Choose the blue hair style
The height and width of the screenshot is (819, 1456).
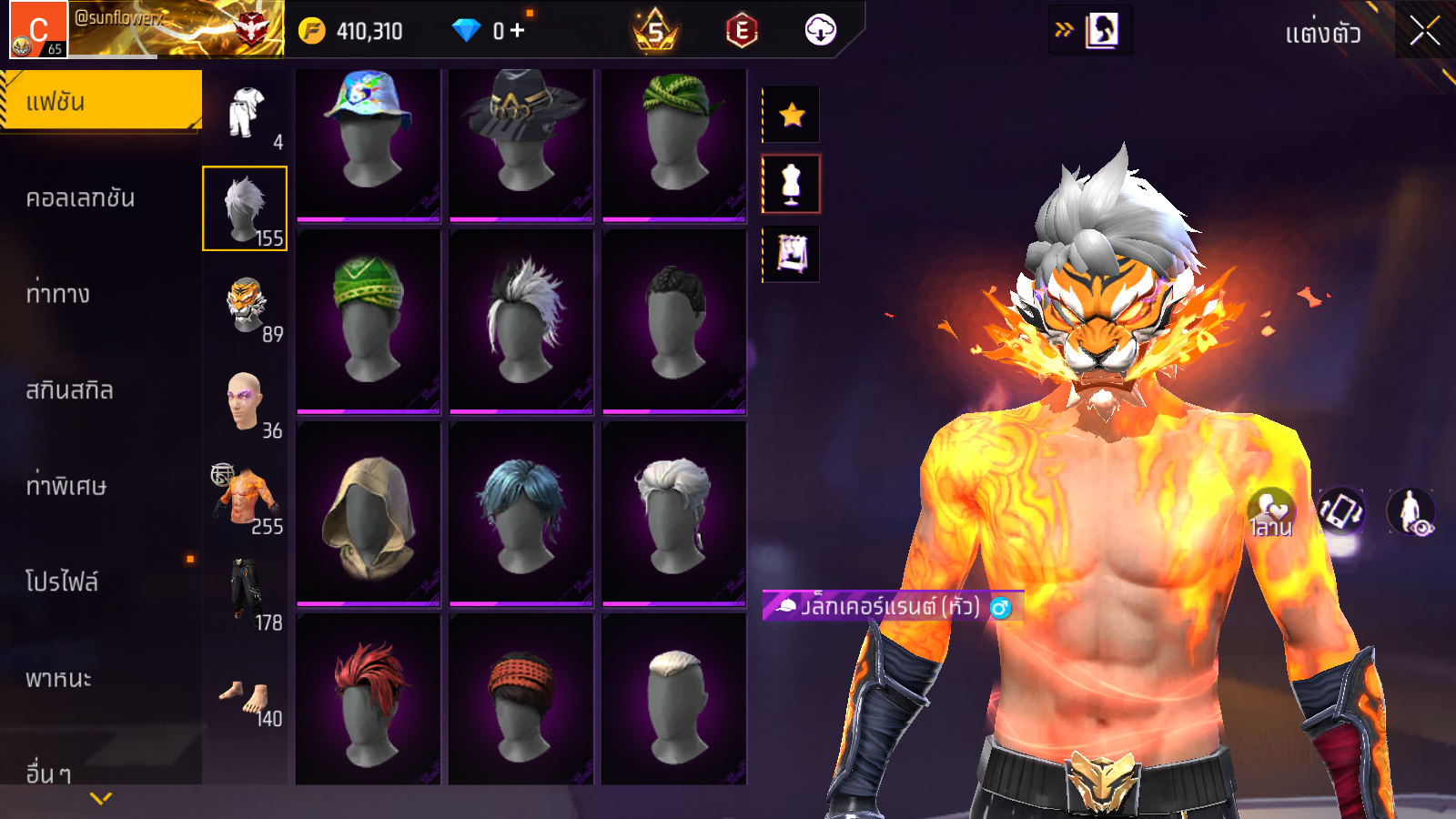(x=521, y=514)
